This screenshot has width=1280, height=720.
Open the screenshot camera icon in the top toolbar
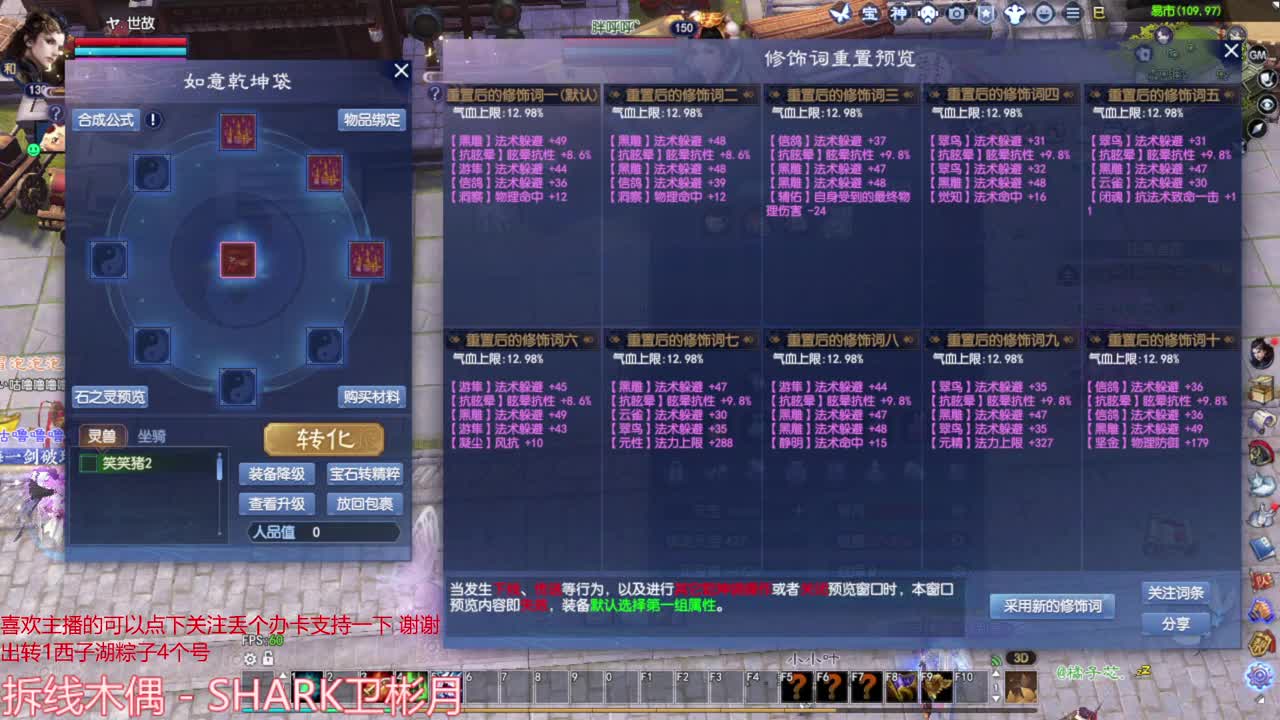click(955, 14)
